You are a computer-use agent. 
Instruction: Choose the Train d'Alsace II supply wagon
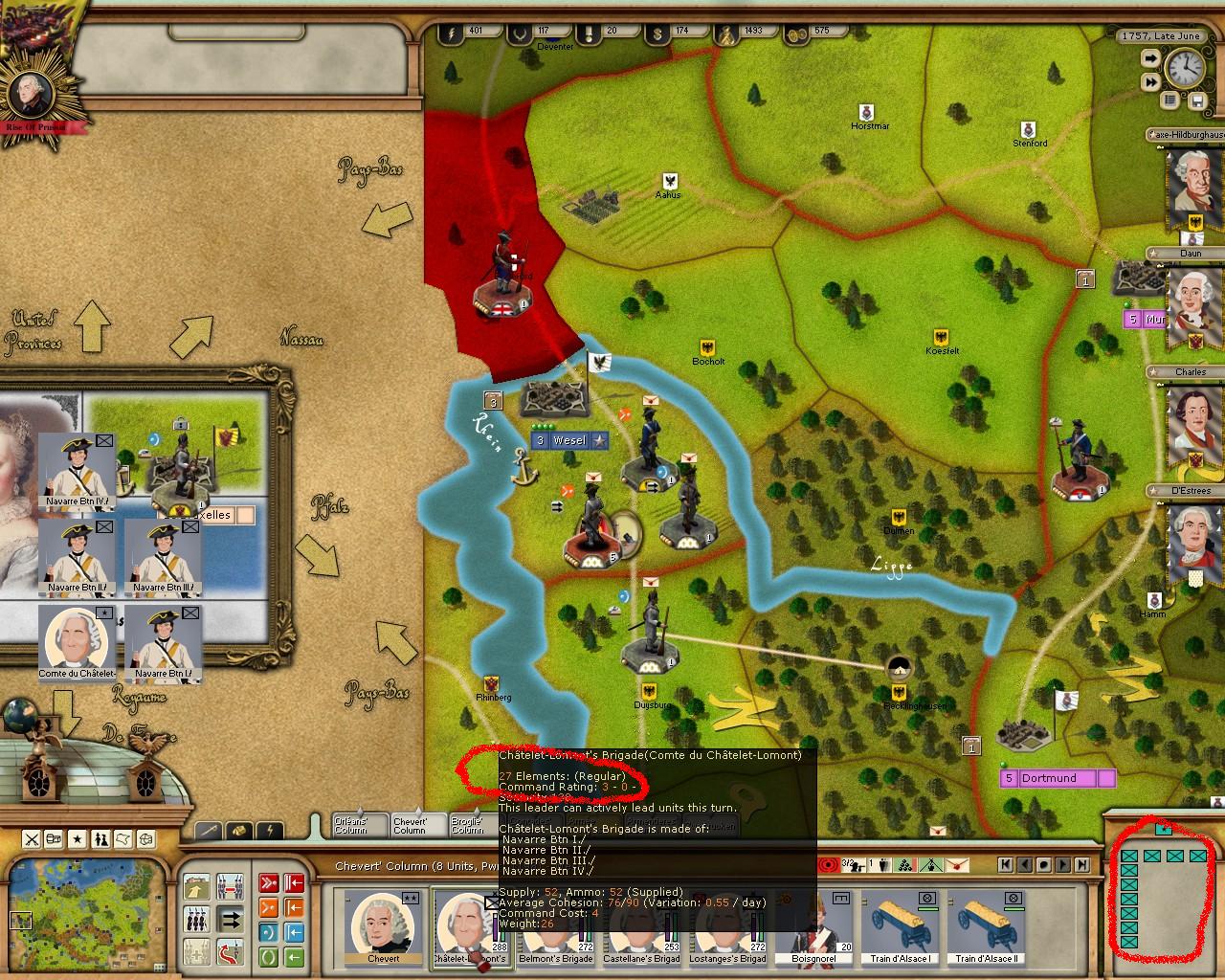[986, 927]
